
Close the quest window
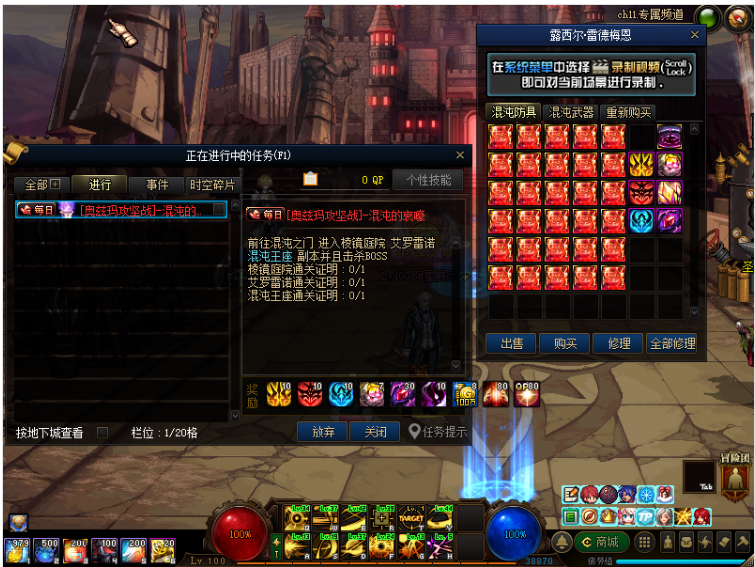pos(460,155)
